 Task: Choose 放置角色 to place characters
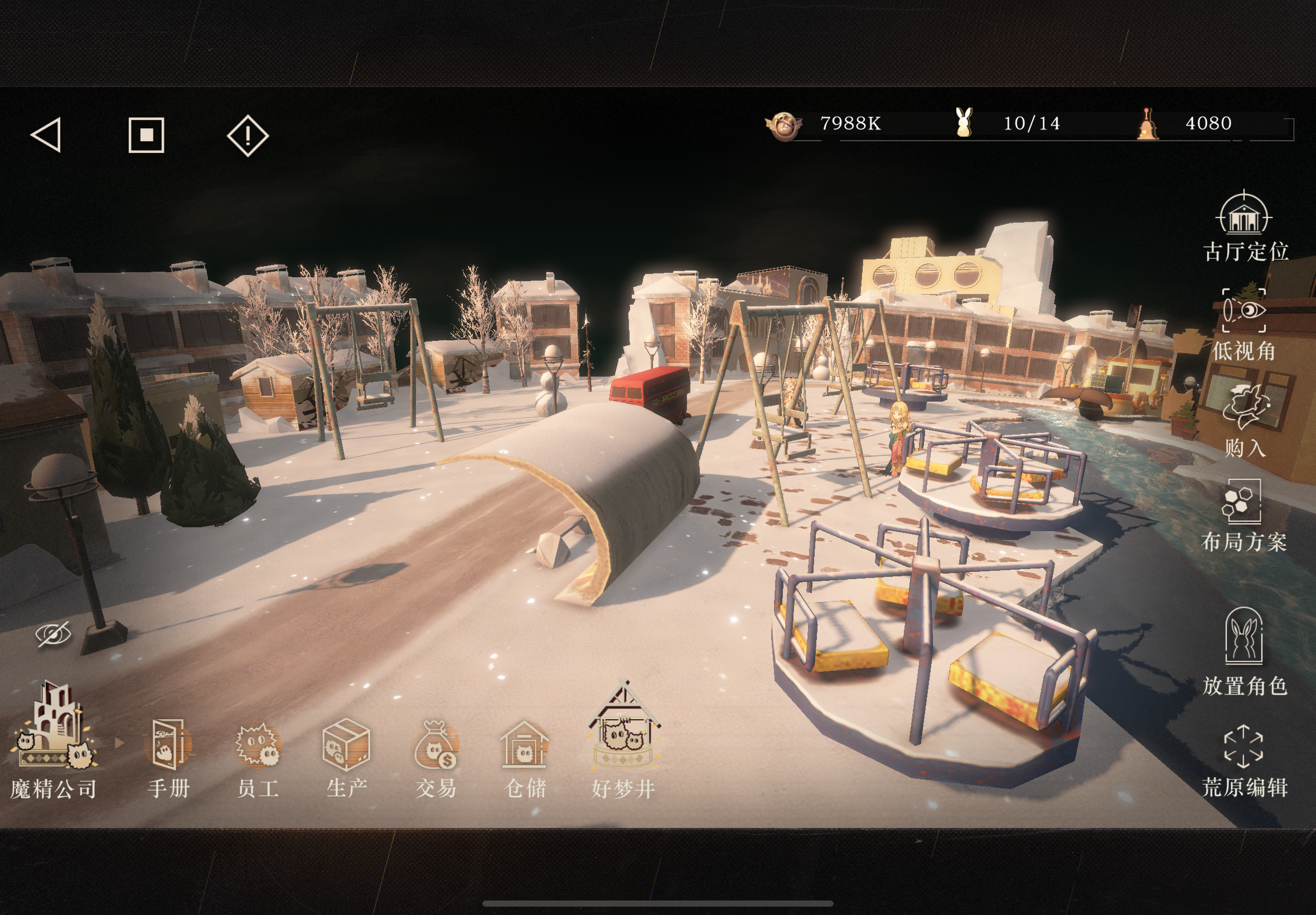click(1245, 651)
